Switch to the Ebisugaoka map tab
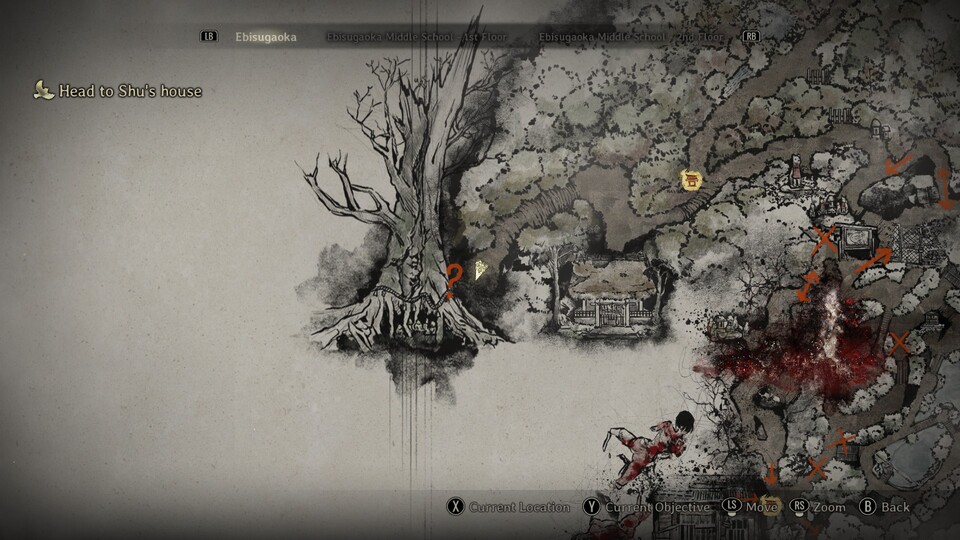Screen dimensions: 960x540 coord(266,37)
